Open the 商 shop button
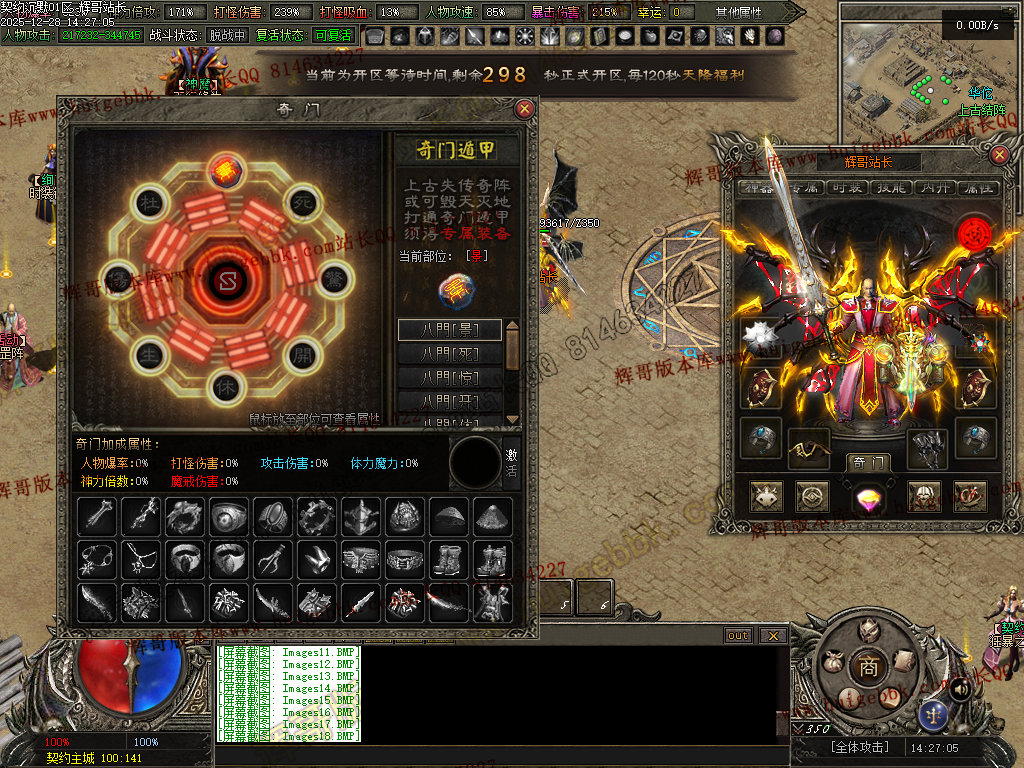 coord(868,667)
